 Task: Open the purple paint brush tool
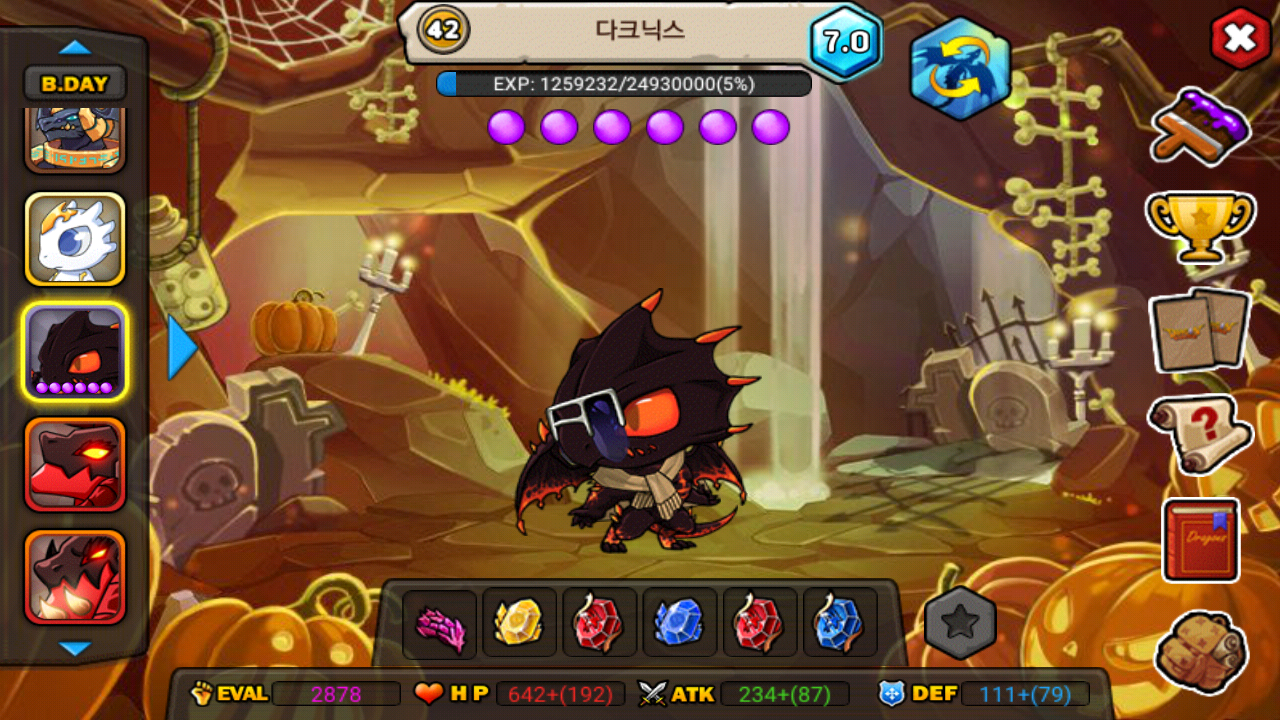[1200, 127]
